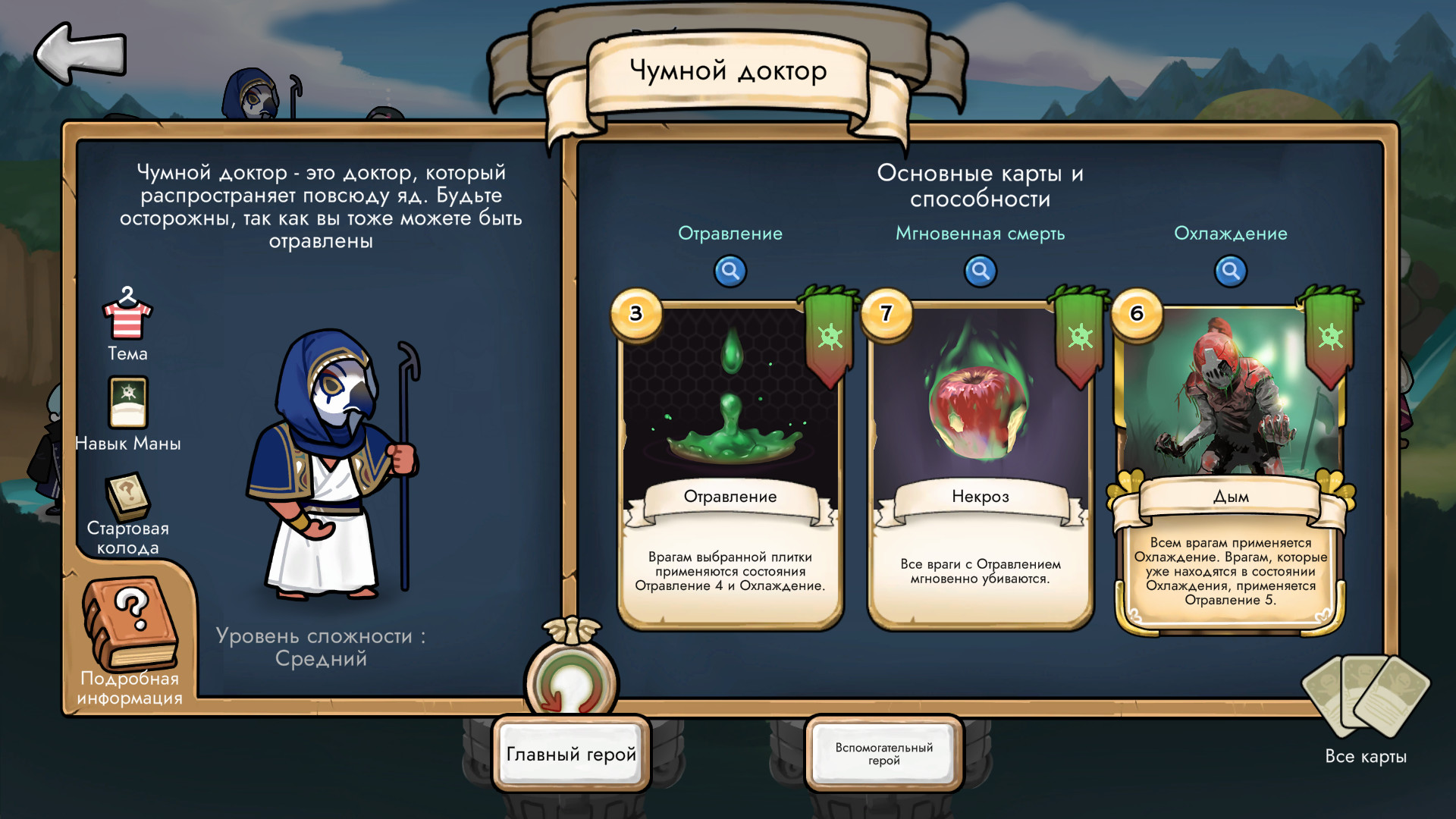Select the Некроз apple card artwork

tap(981, 409)
